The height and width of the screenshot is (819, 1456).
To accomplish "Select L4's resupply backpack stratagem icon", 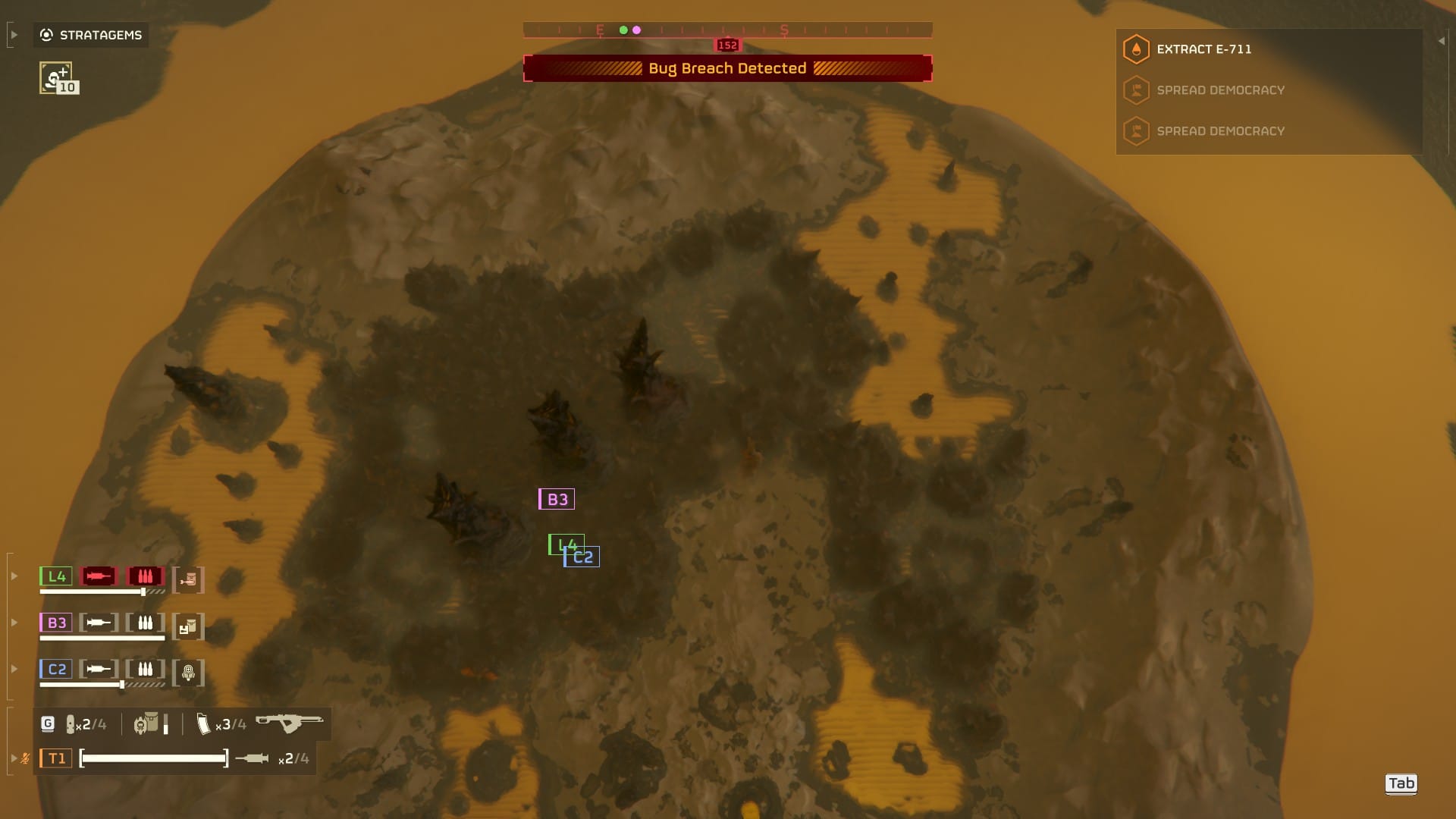I will pyautogui.click(x=188, y=578).
